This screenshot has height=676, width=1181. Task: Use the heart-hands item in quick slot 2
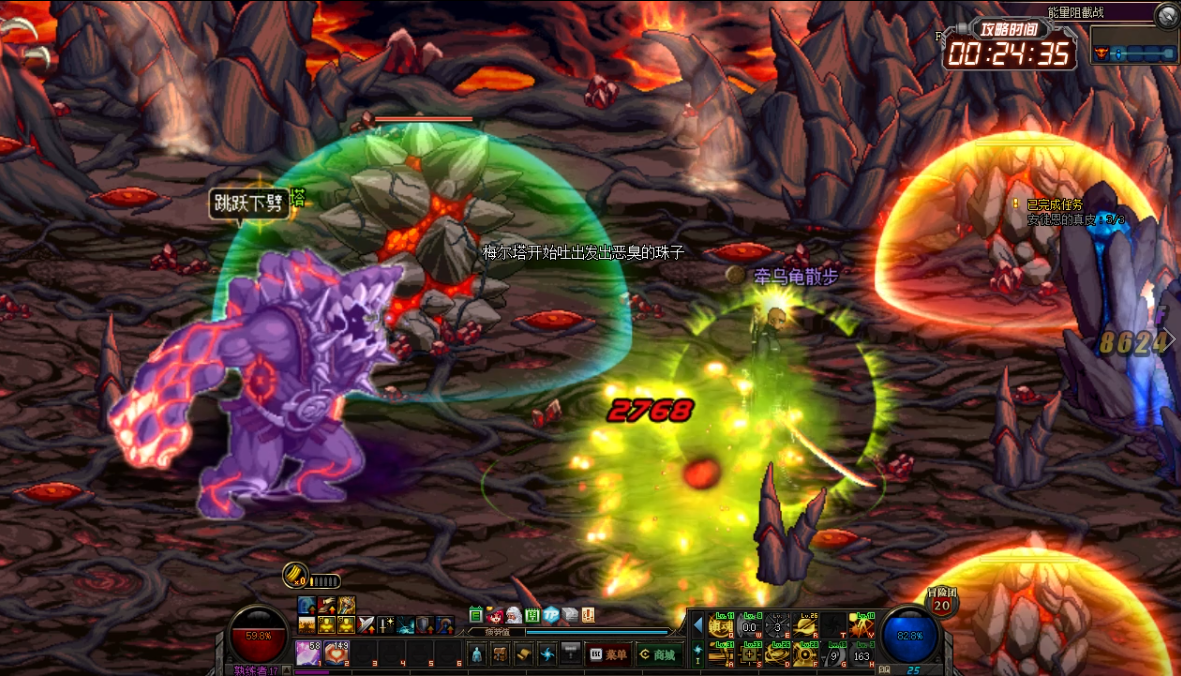[x=337, y=653]
